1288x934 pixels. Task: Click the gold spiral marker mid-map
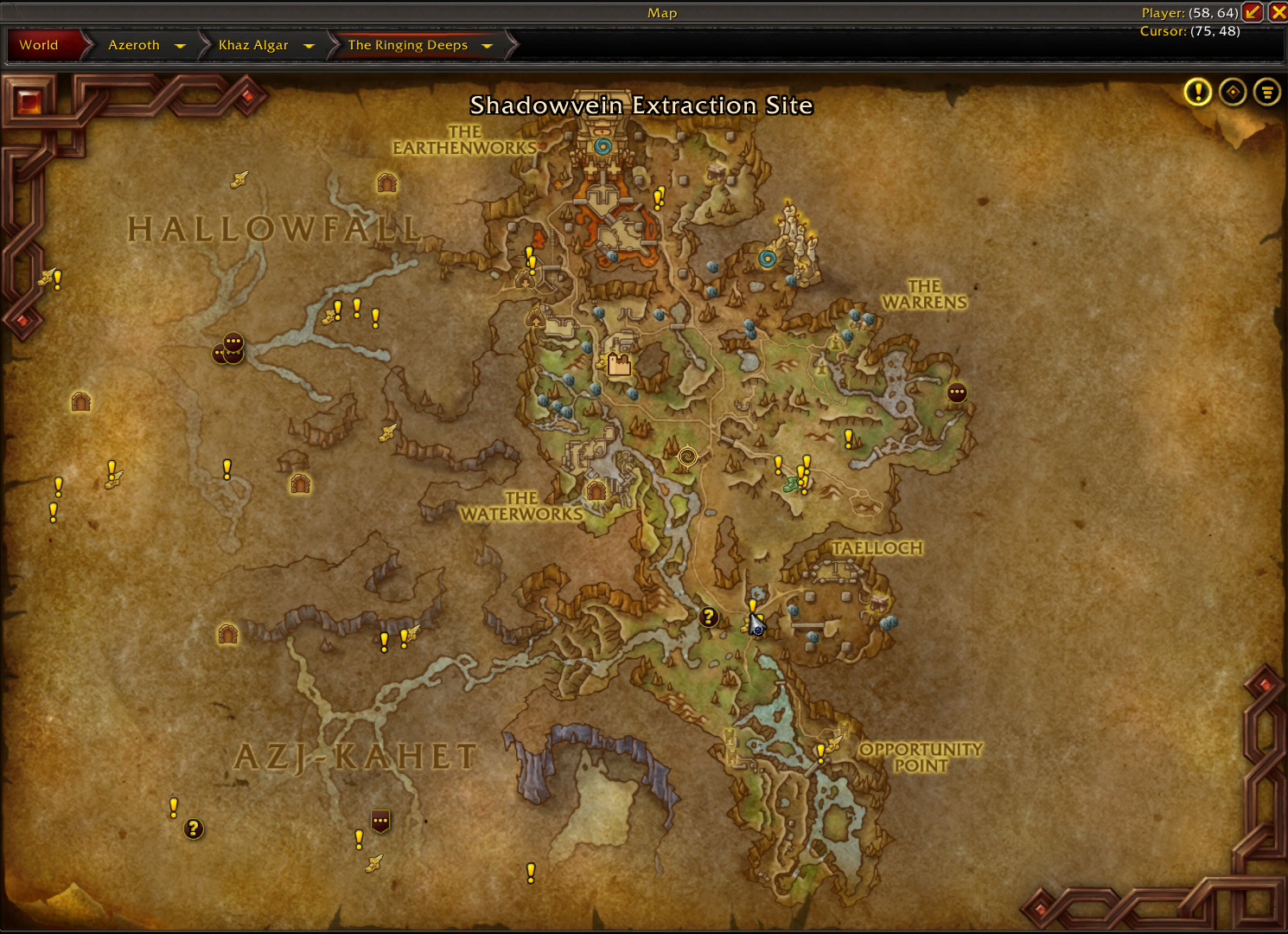tap(687, 456)
